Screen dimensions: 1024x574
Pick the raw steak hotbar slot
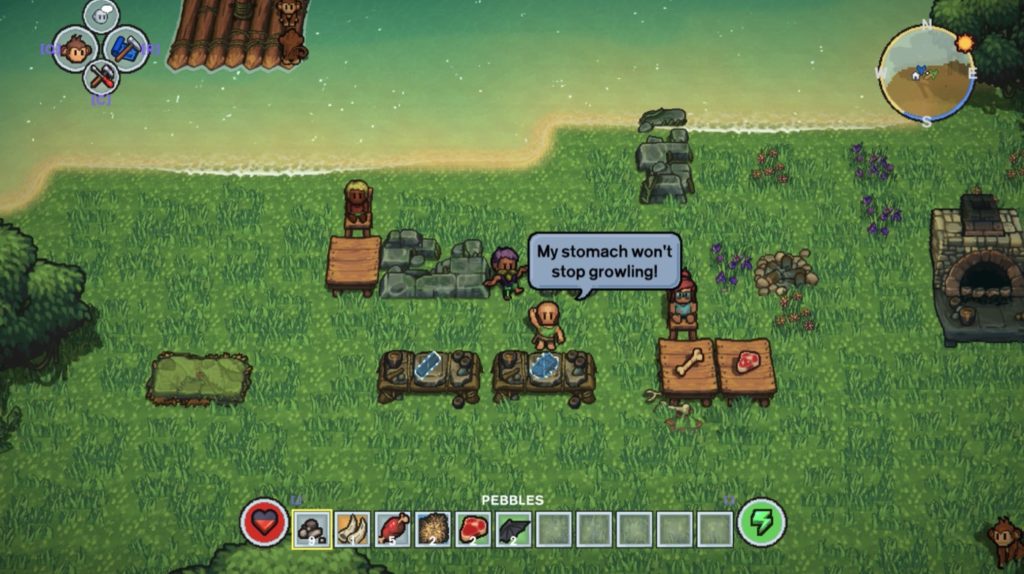tap(473, 528)
